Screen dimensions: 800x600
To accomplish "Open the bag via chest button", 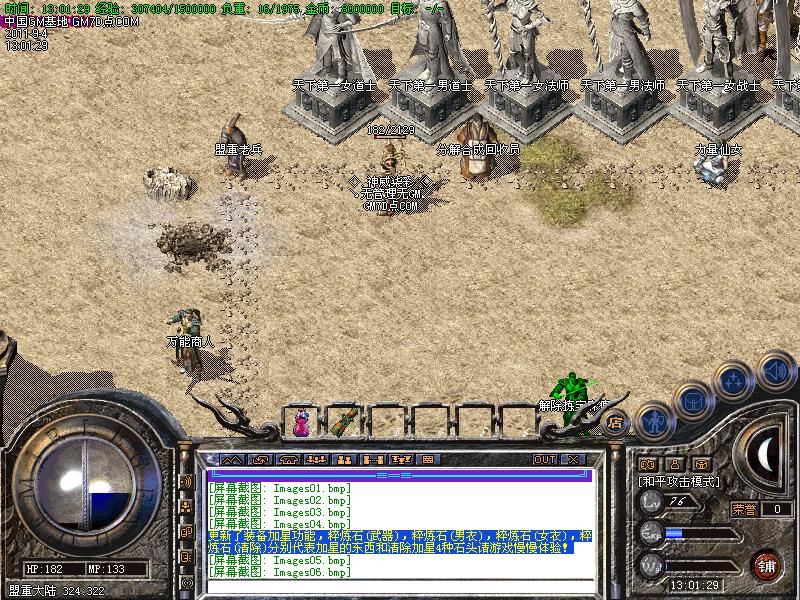I will 693,400.
